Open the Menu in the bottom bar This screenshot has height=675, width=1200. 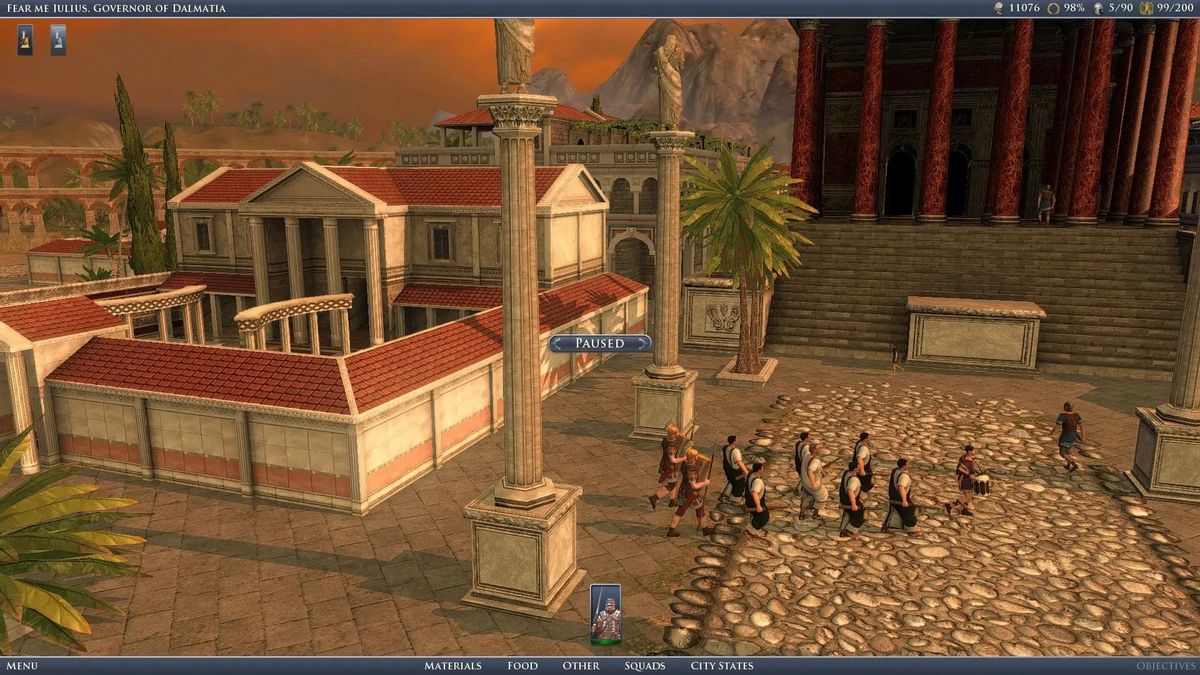21,666
